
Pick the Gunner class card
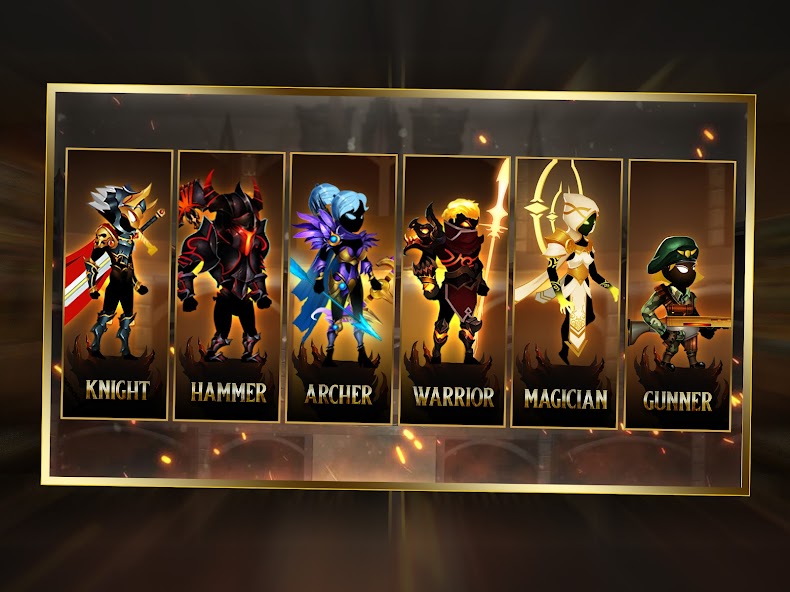(x=679, y=296)
